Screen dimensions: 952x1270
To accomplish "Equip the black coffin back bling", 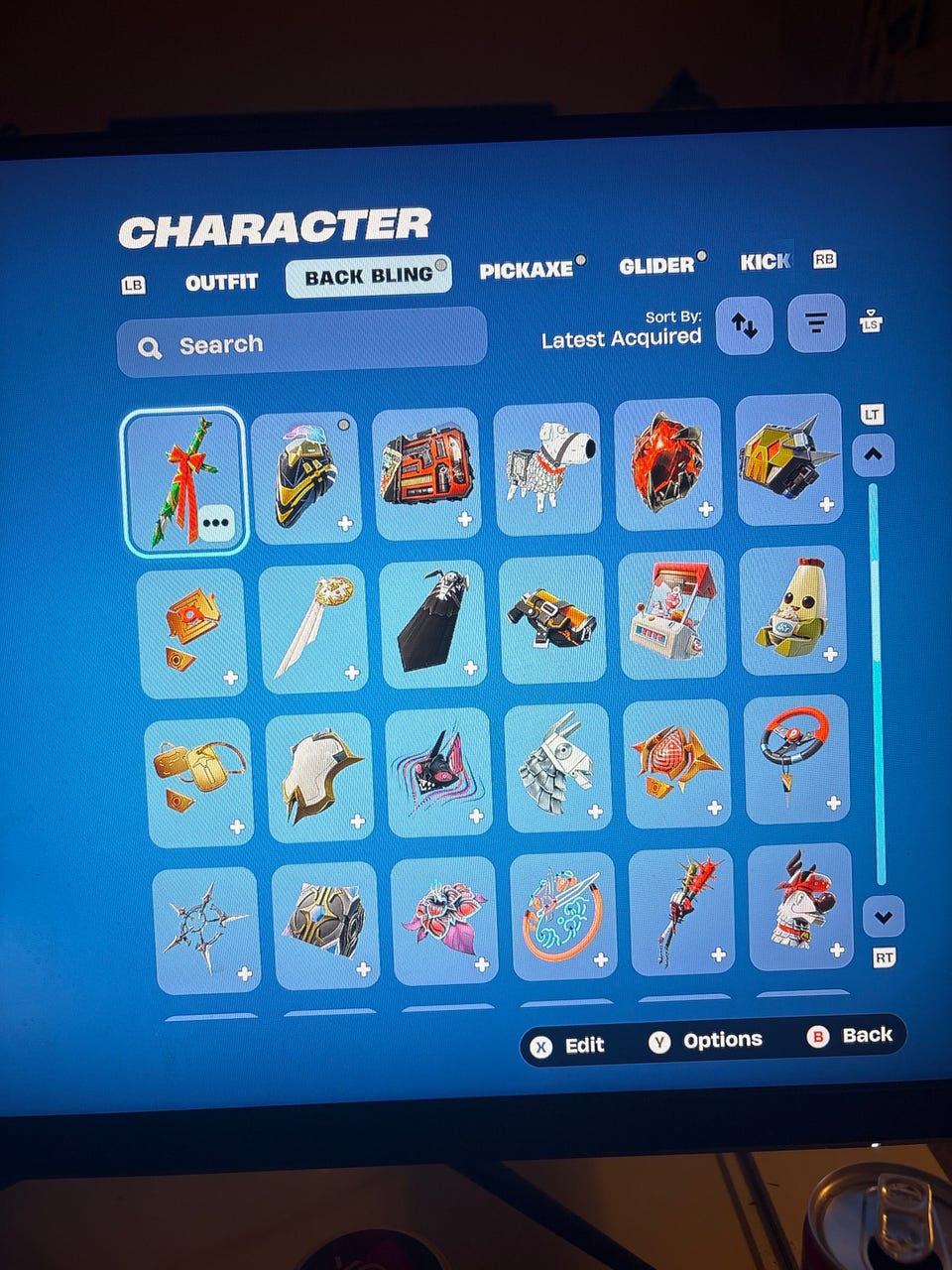I will 430,622.
